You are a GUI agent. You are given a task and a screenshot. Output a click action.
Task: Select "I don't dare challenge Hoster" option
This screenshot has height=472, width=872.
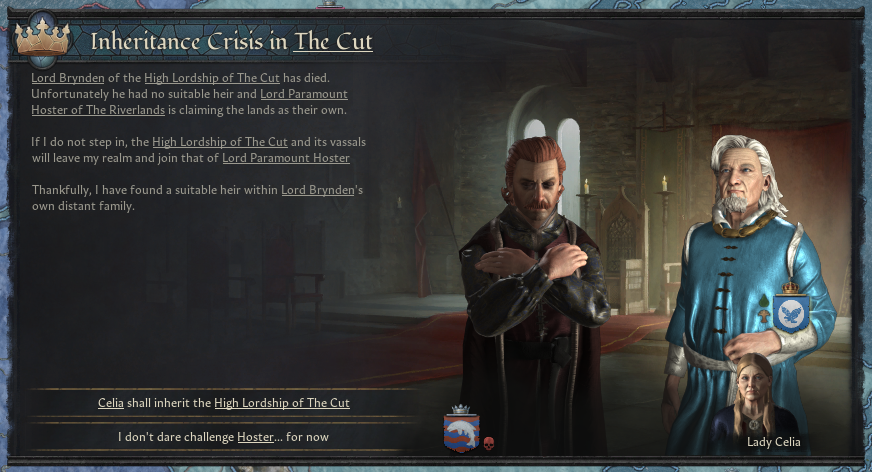(223, 437)
